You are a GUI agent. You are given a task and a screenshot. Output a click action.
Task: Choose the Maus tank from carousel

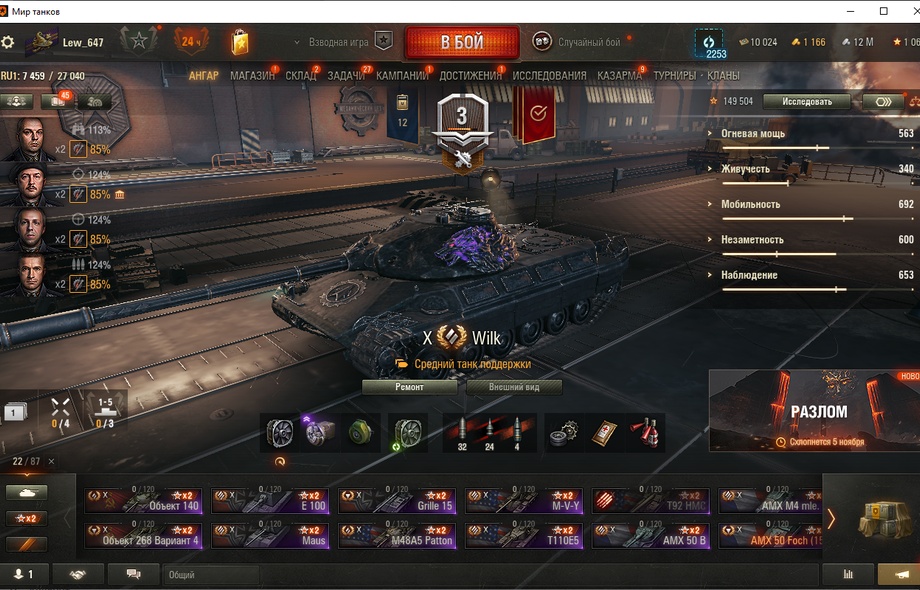(x=269, y=535)
